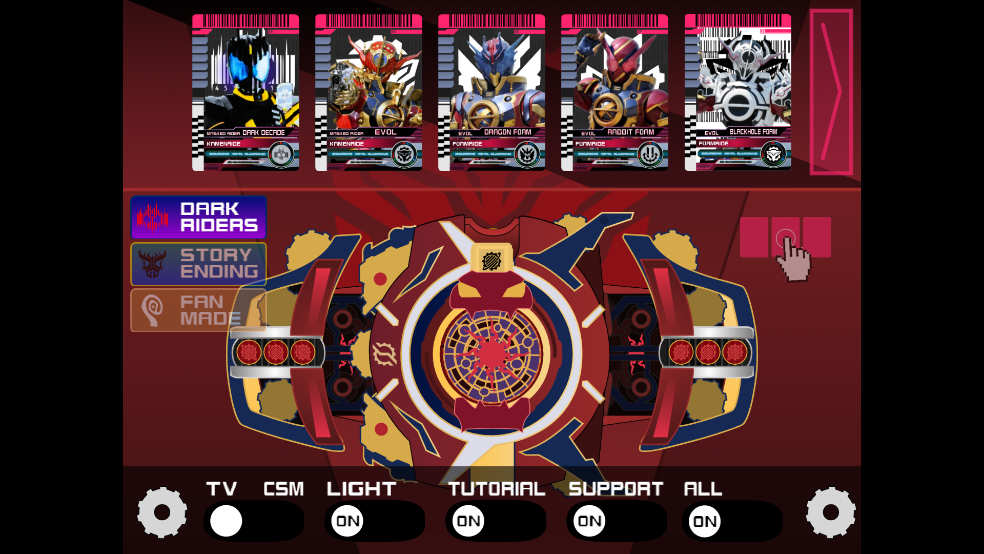The height and width of the screenshot is (554, 984).
Task: Toggle the All switch
Action: point(731,521)
